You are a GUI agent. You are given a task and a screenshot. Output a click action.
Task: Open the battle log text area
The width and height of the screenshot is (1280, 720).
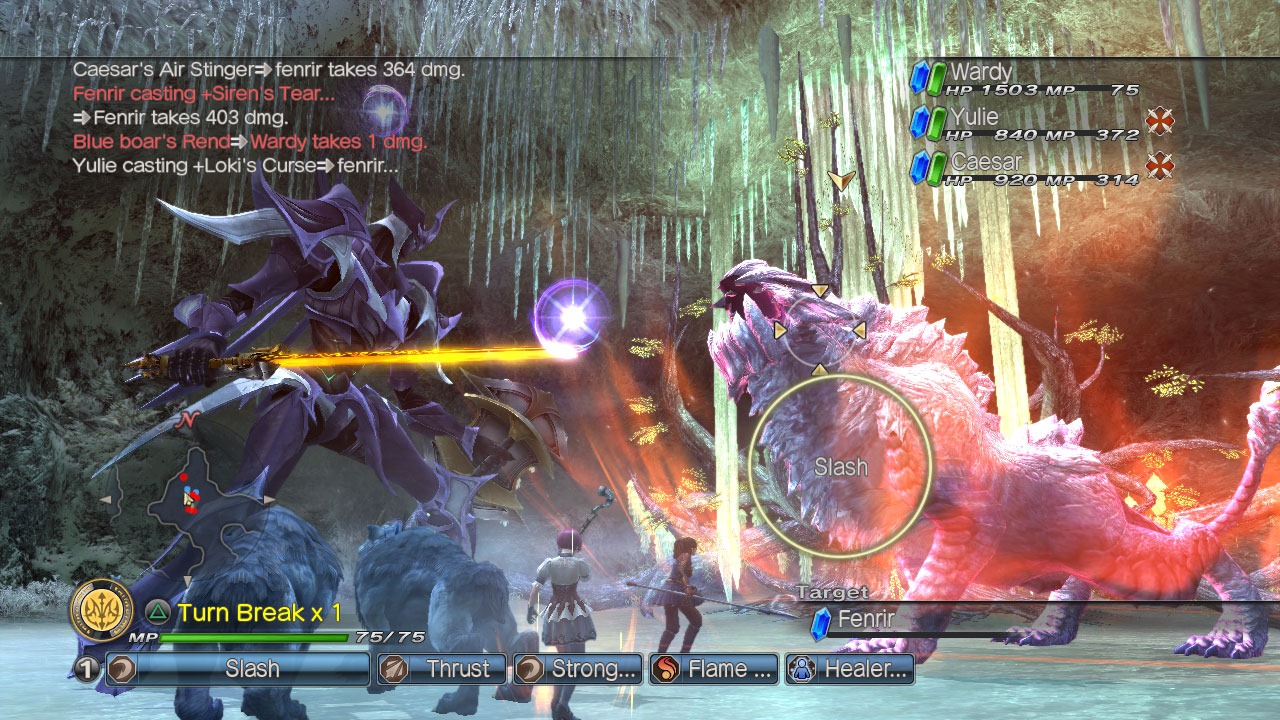268,117
